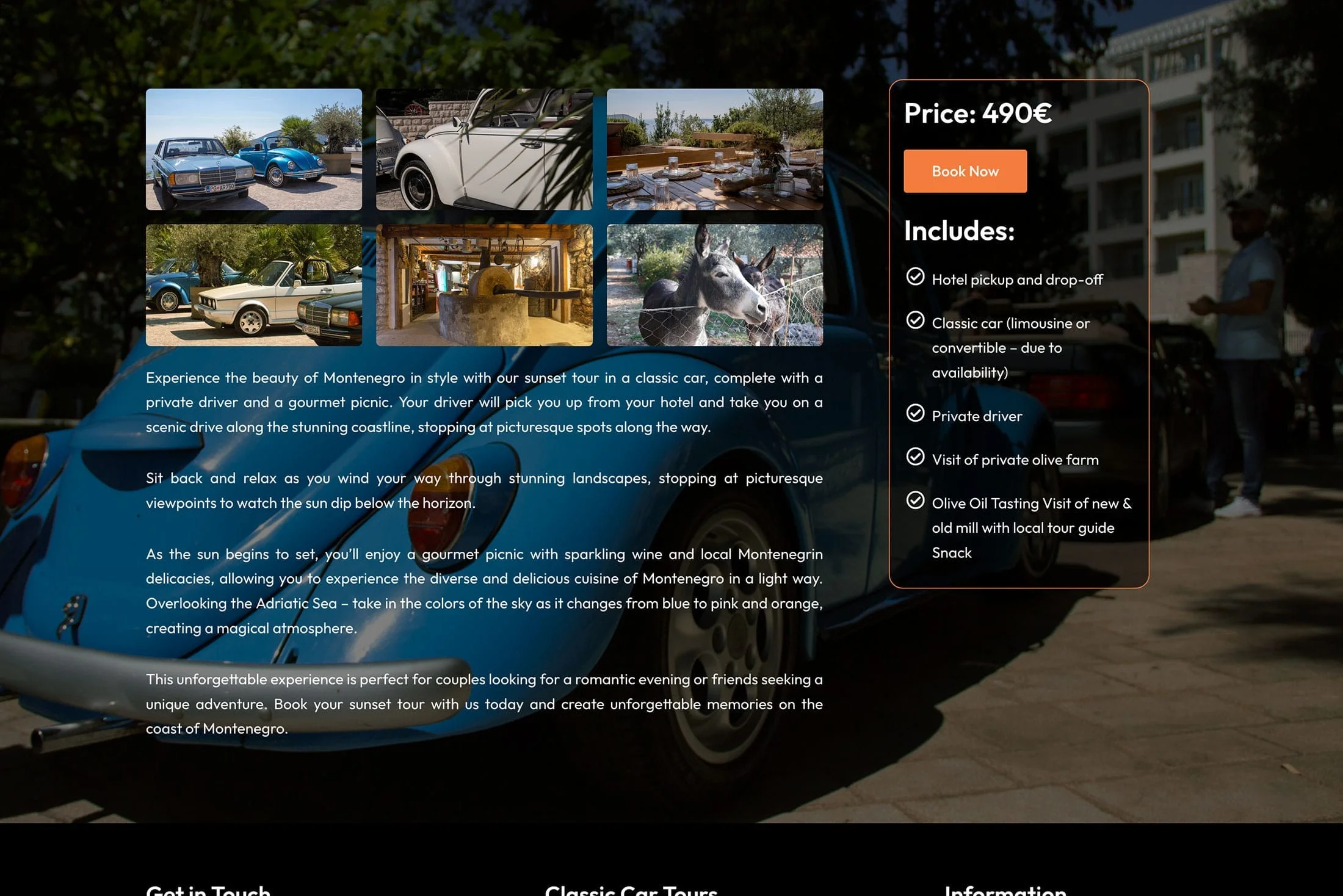Open the white Beetle photo
This screenshot has height=896, width=1343.
(484, 148)
